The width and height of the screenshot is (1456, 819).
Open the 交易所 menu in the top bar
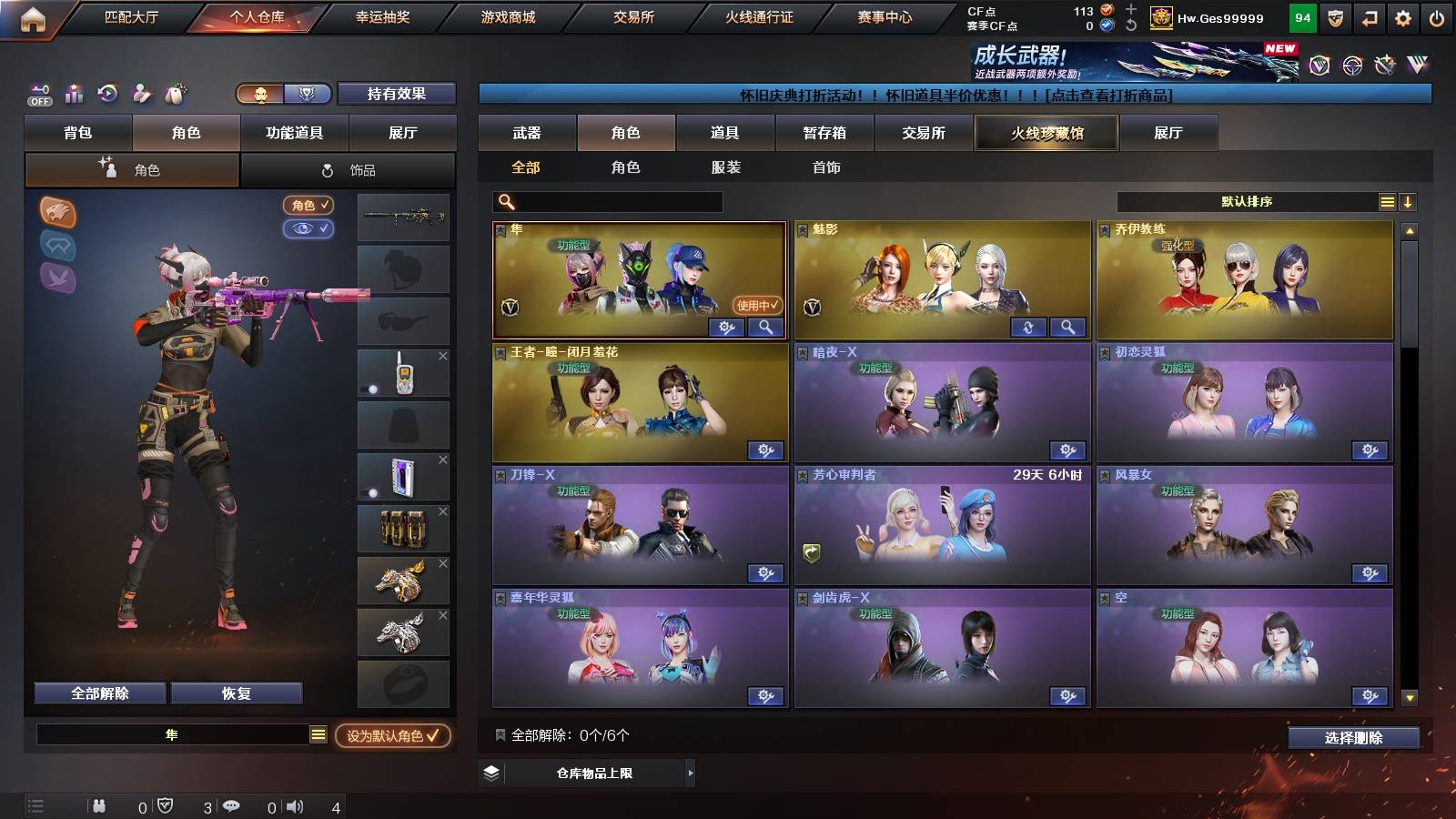click(x=636, y=16)
